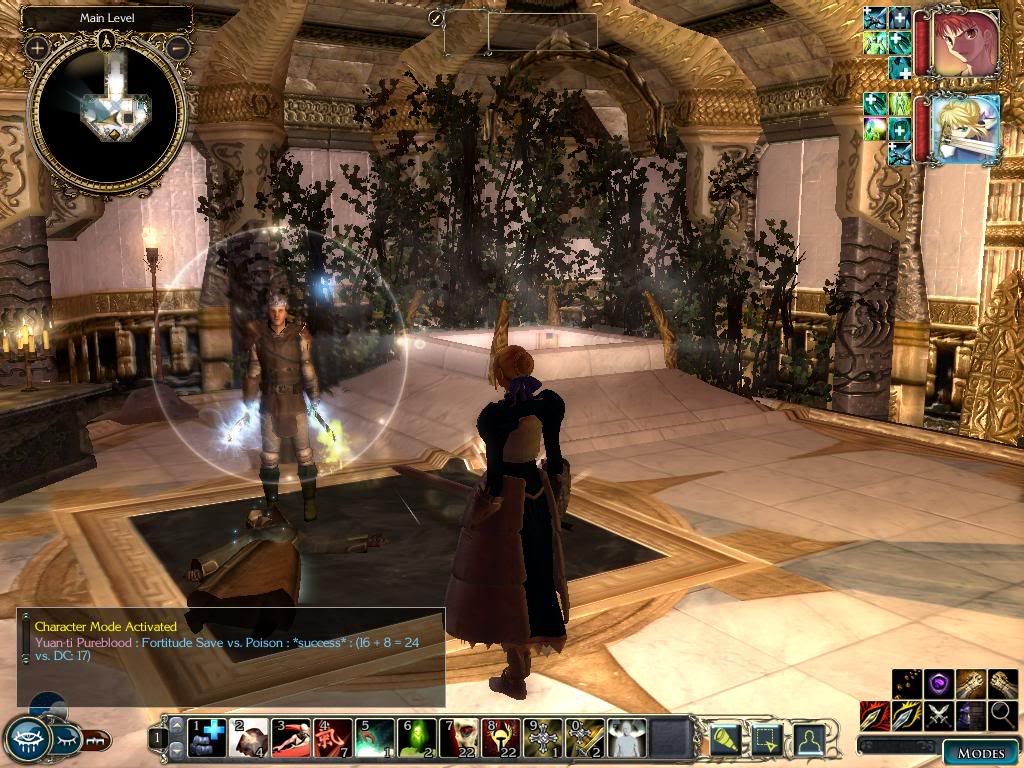Activate hotbar slot 3 flying kick ability
Viewport: 1024px width, 768px height.
click(291, 738)
